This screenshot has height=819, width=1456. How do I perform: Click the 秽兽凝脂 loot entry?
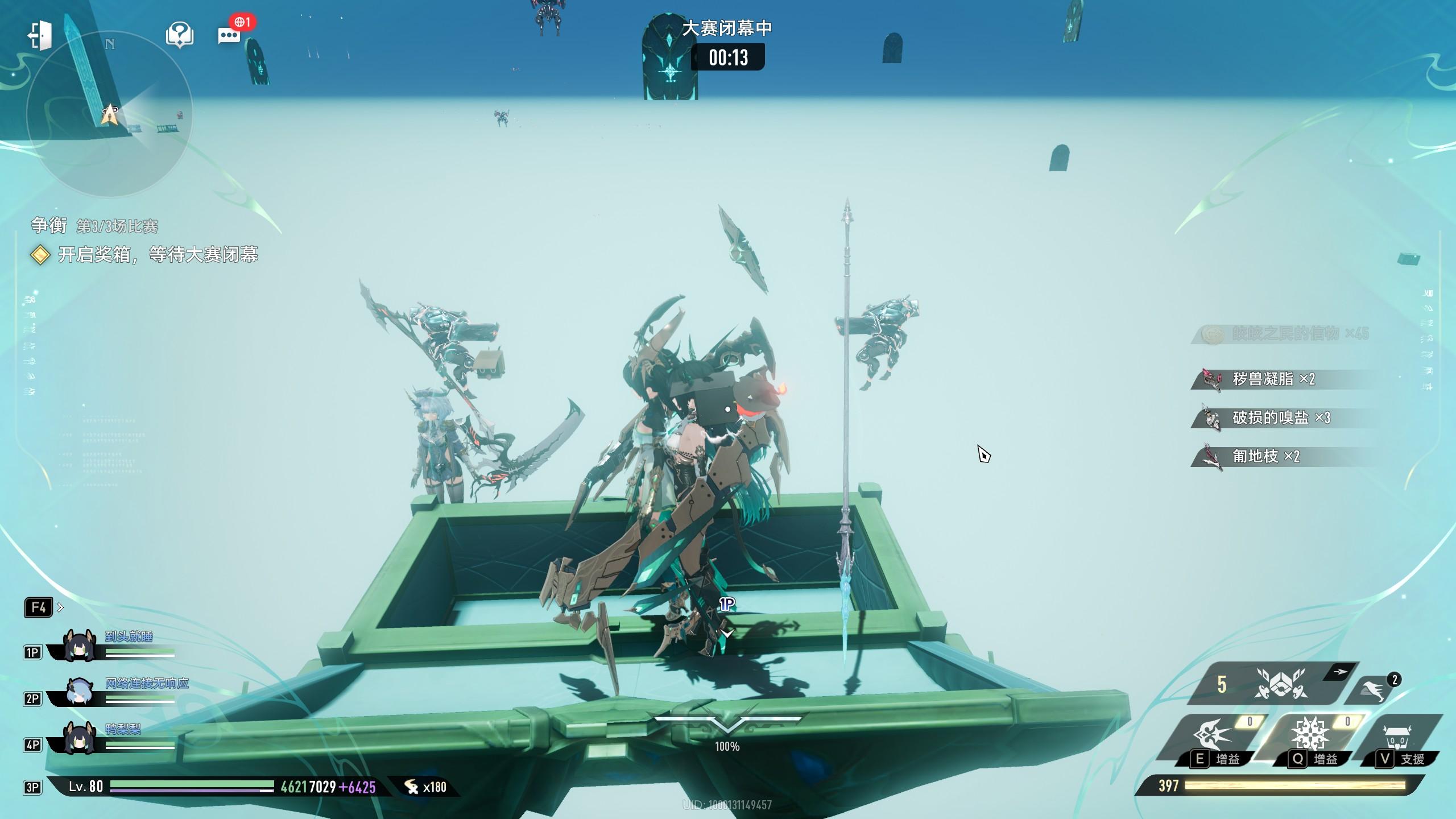[x=1273, y=379]
